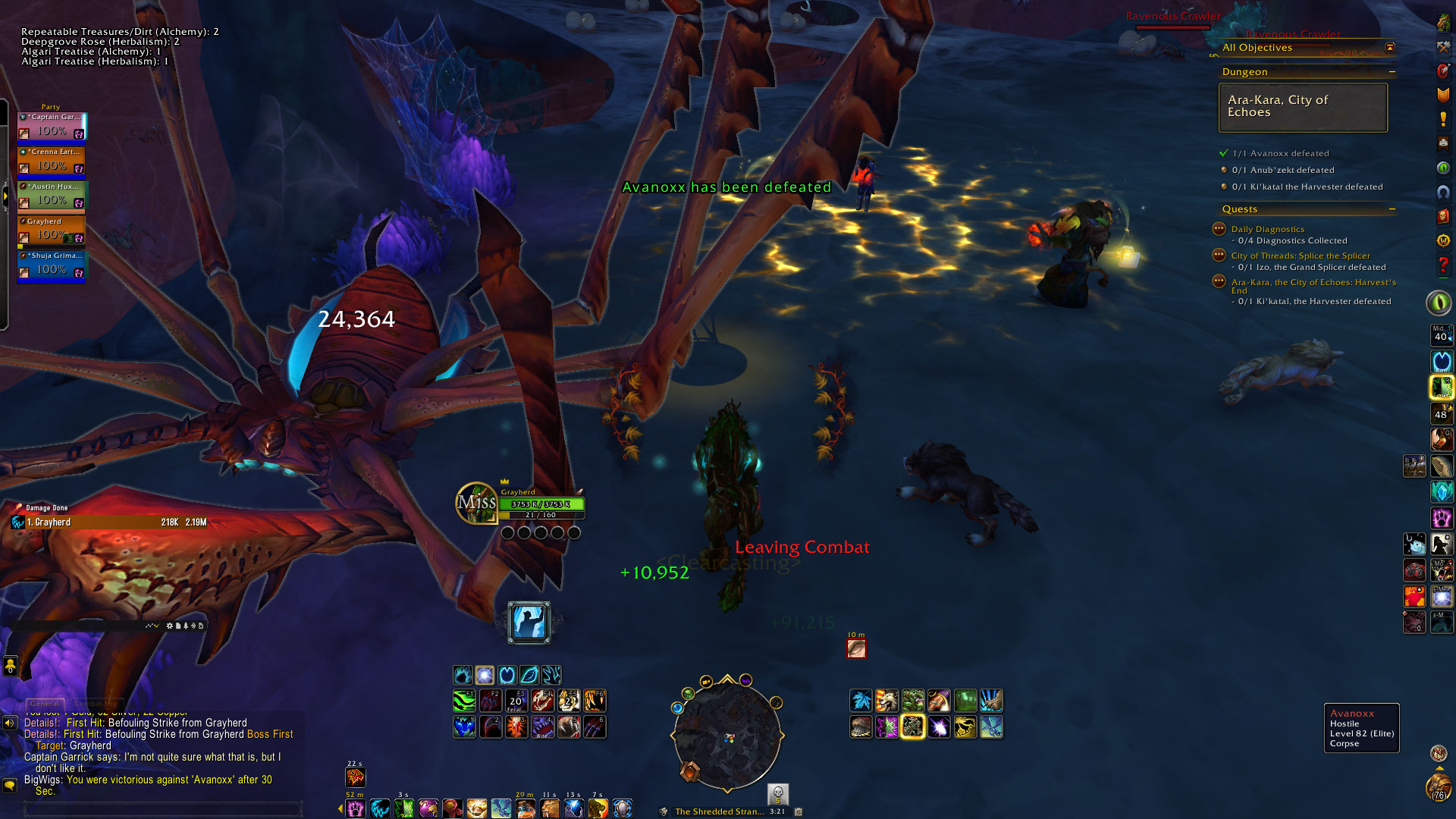Screen dimensions: 1456x819
Task: Open the Ara-Kara dungeon scenario block
Action: [x=1302, y=107]
